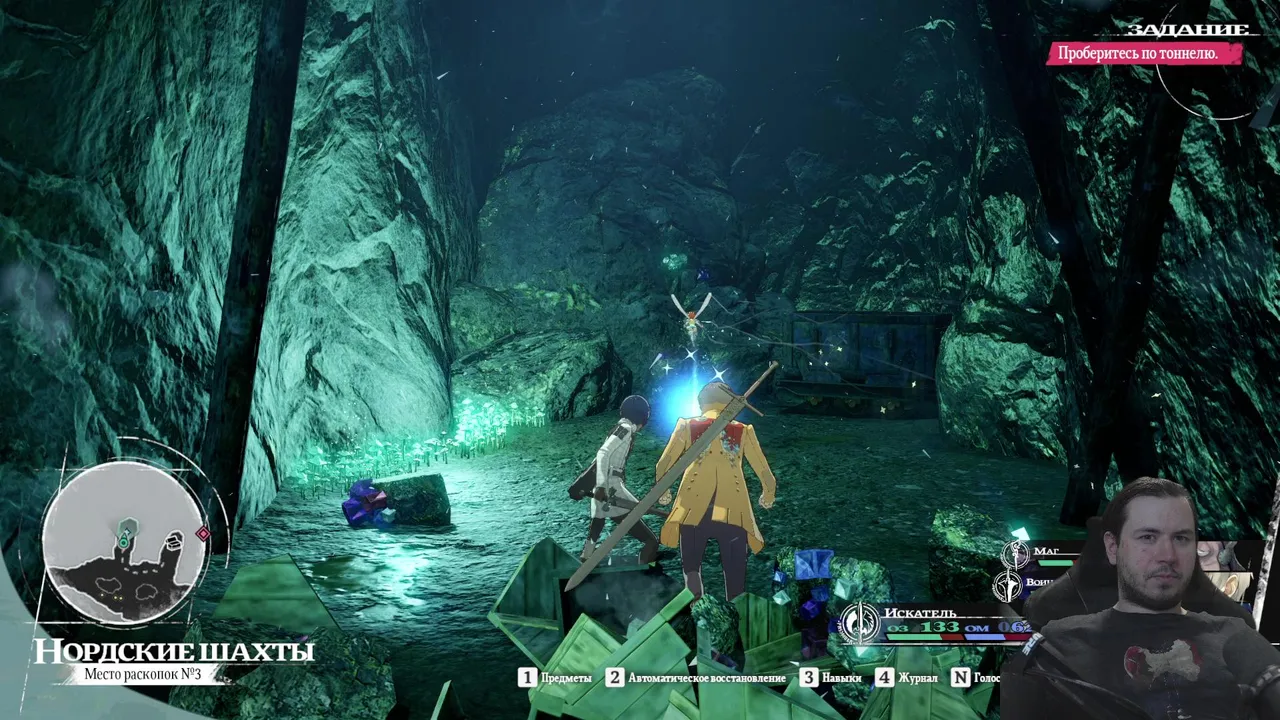Click the pink diamond marker on minimap edge
Screen dimensions: 1280x720
tap(203, 534)
